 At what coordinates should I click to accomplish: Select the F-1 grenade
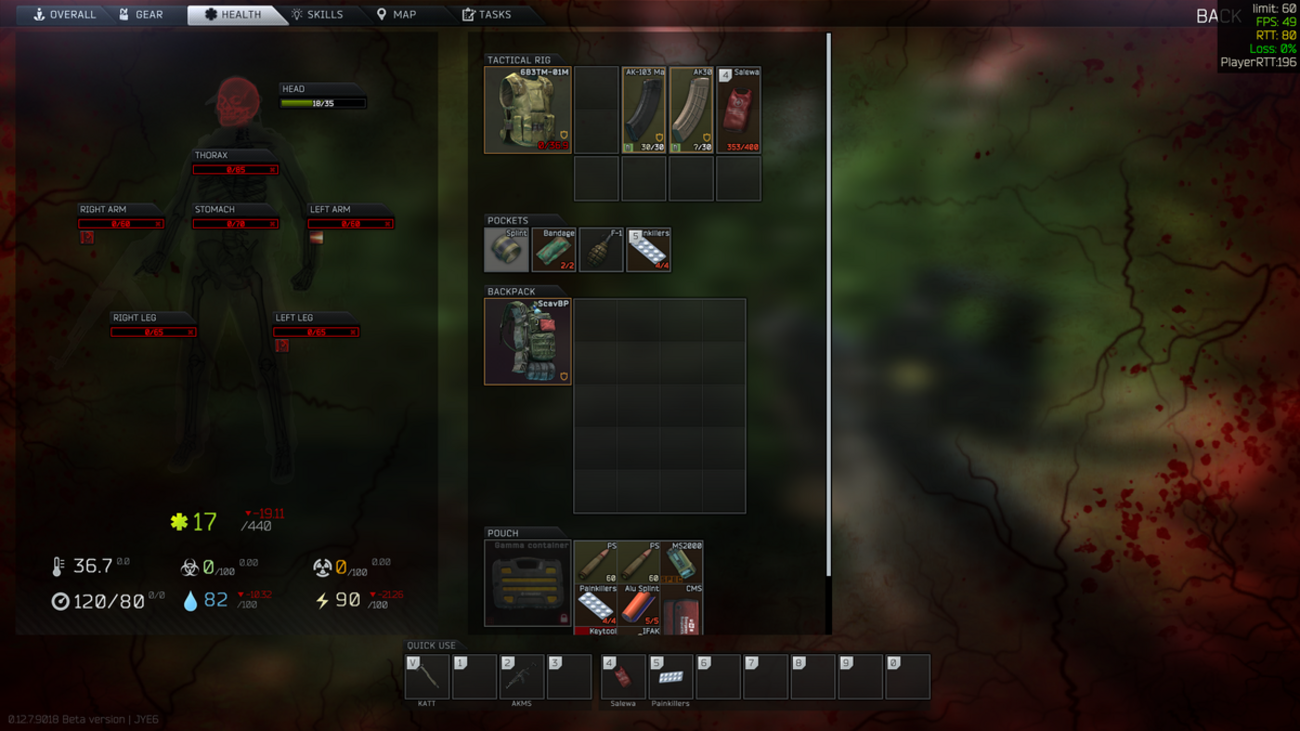coord(602,250)
